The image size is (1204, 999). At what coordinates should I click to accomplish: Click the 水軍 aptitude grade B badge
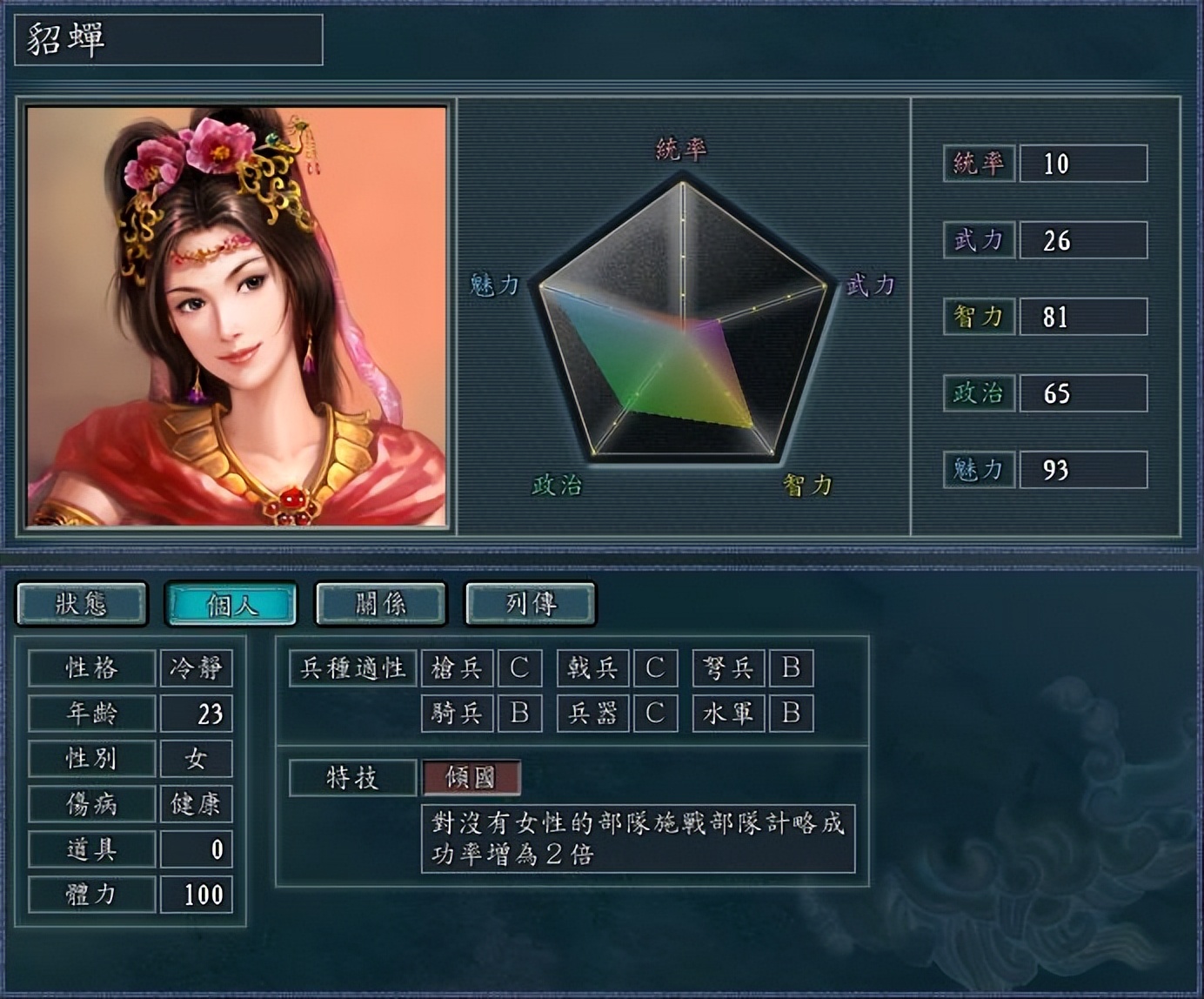(790, 714)
